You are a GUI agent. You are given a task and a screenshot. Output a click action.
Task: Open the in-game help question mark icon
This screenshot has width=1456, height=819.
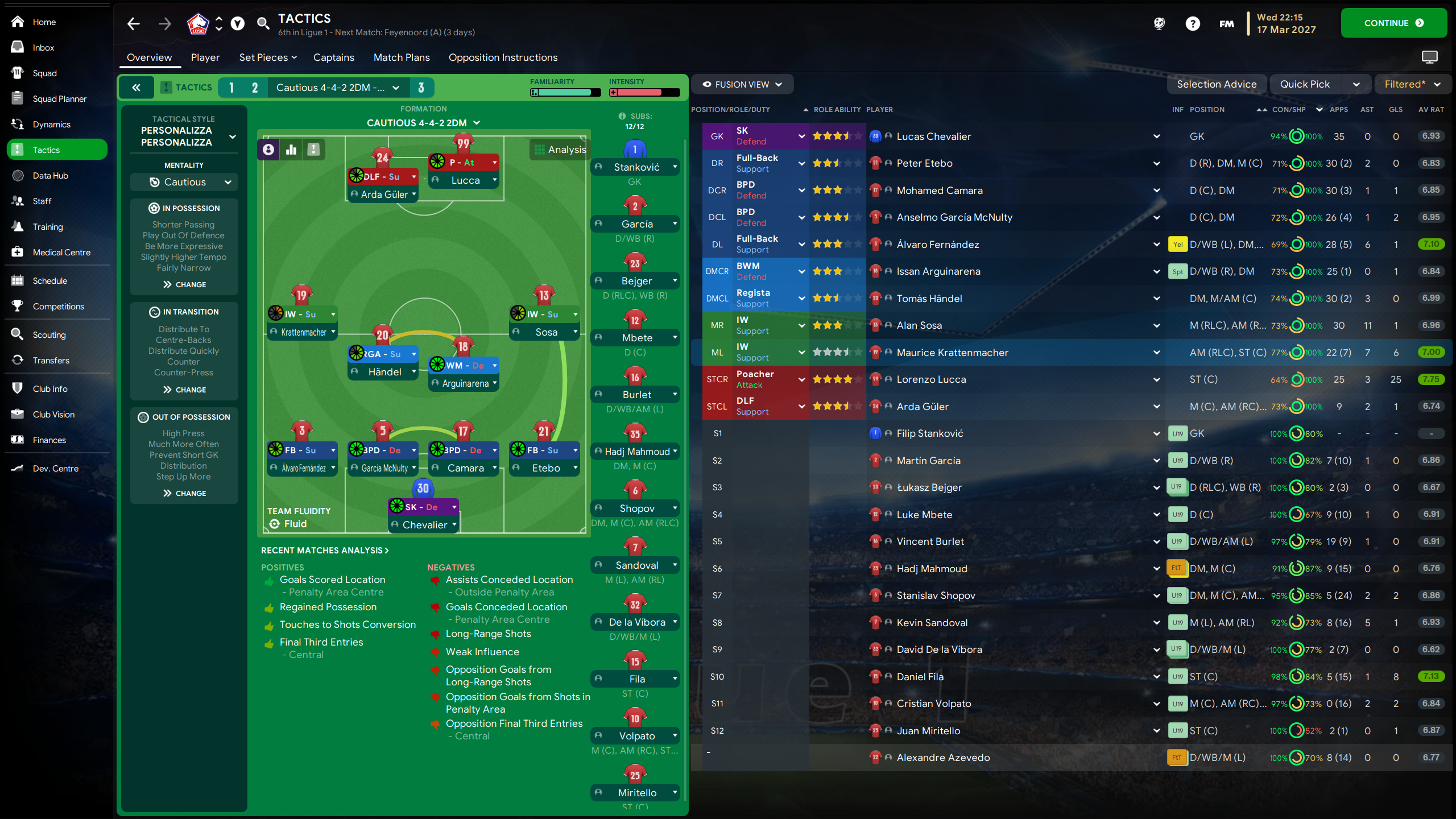1193,24
